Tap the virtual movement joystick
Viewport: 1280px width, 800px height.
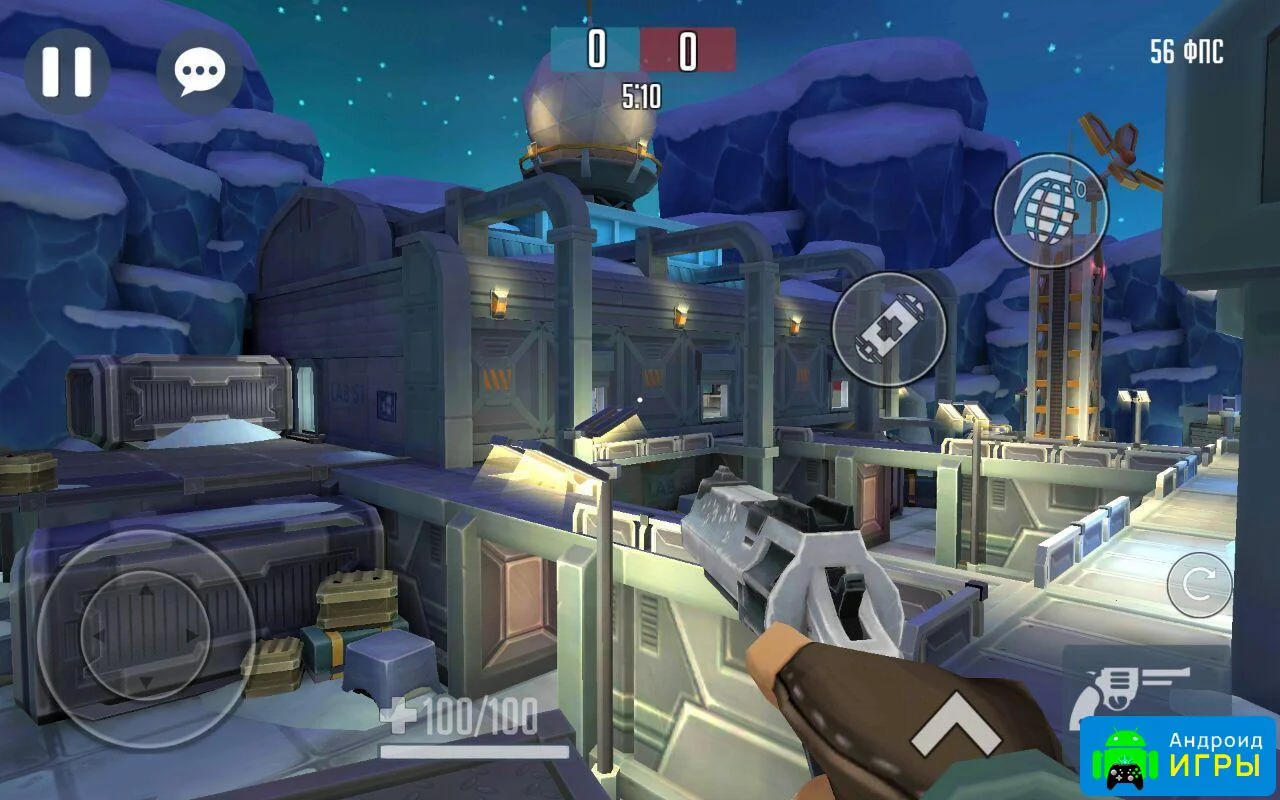[145, 636]
